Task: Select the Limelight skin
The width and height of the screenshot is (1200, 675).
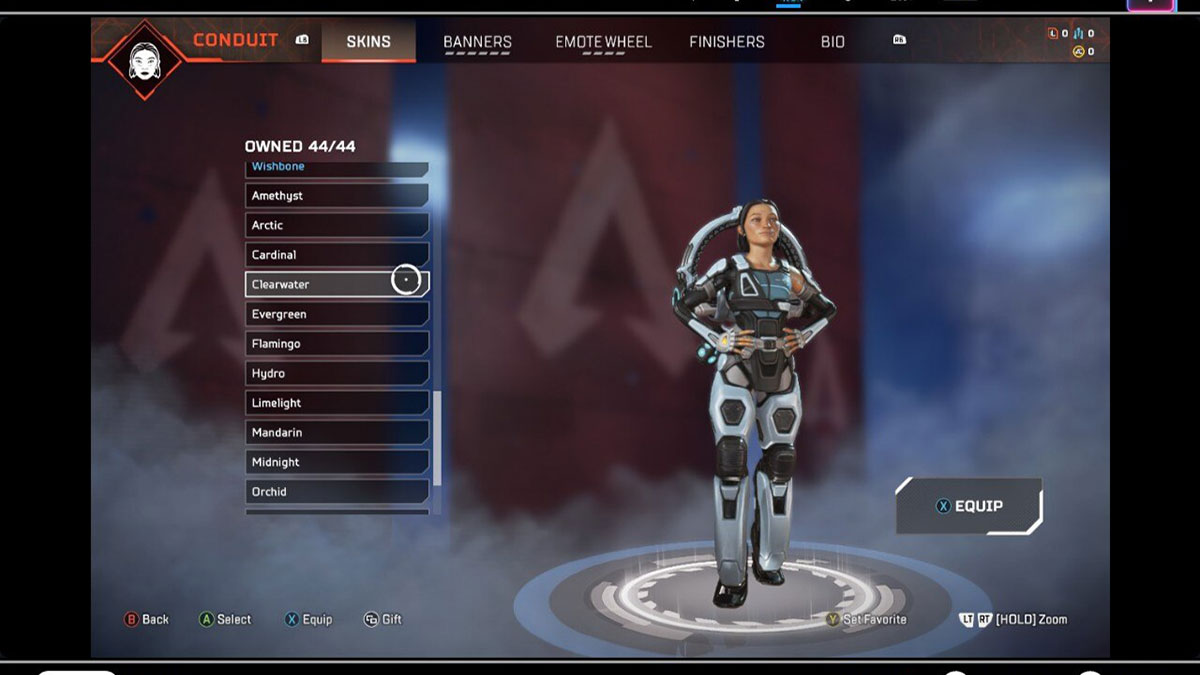Action: click(336, 403)
